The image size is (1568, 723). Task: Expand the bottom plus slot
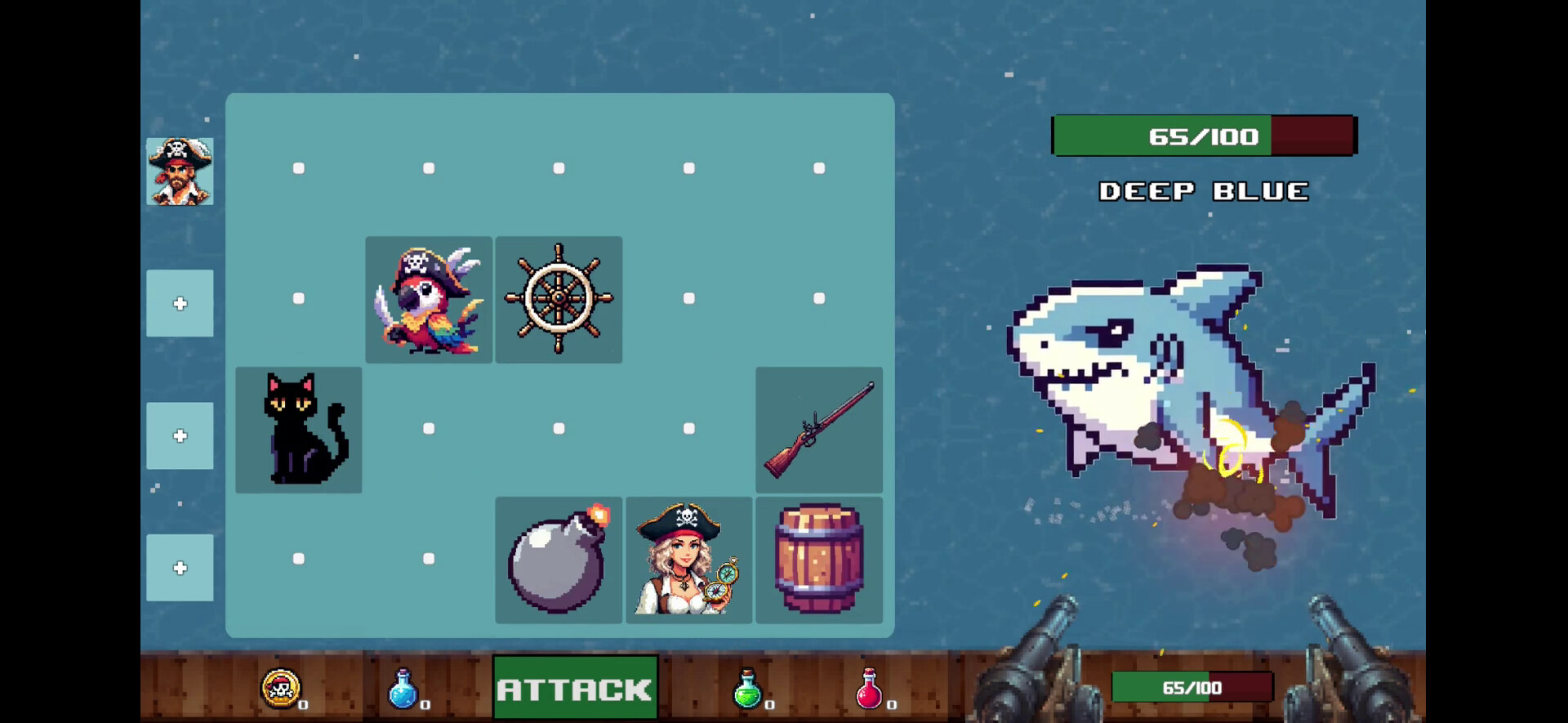180,567
